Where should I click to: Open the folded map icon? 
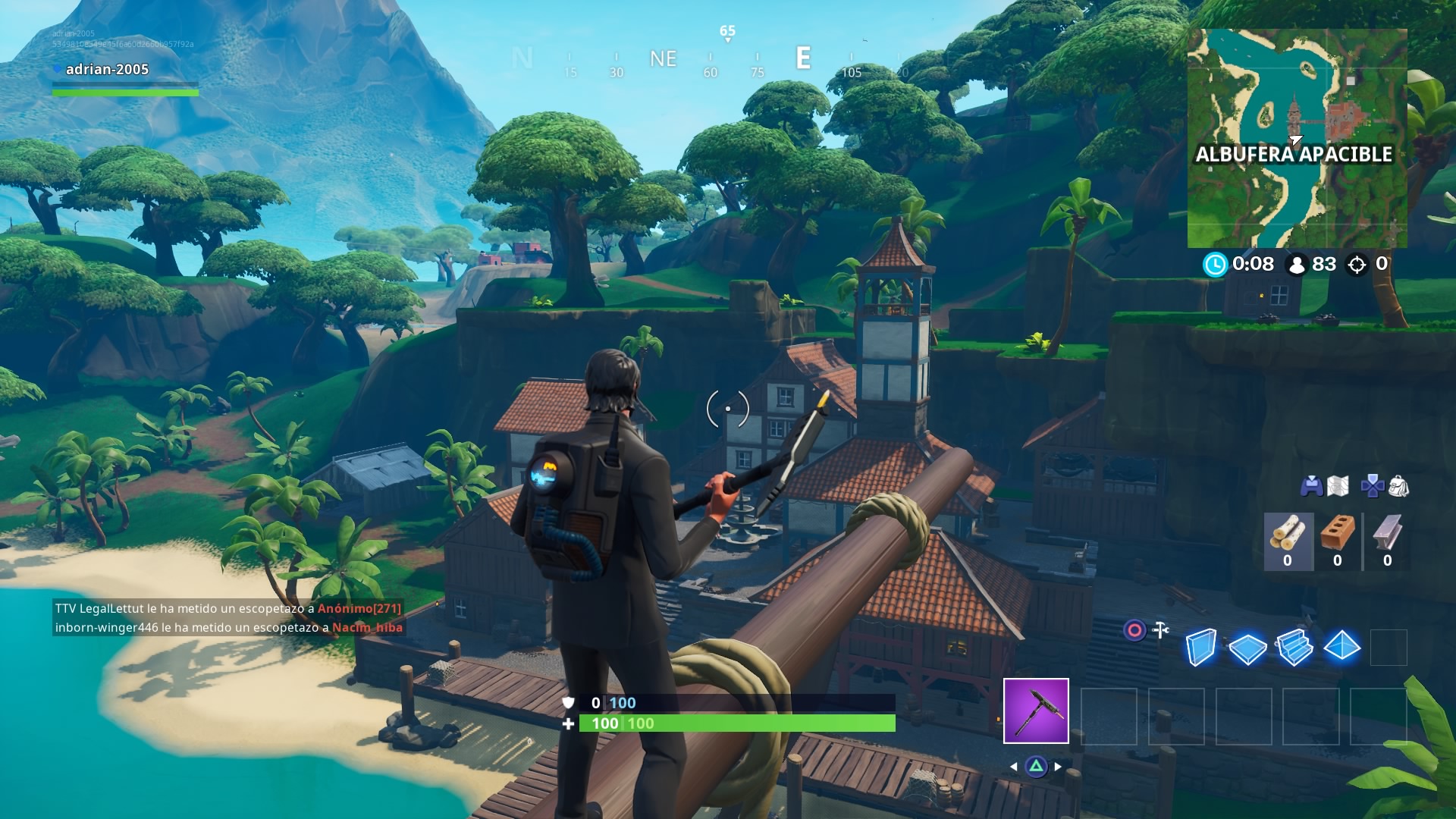(1338, 486)
